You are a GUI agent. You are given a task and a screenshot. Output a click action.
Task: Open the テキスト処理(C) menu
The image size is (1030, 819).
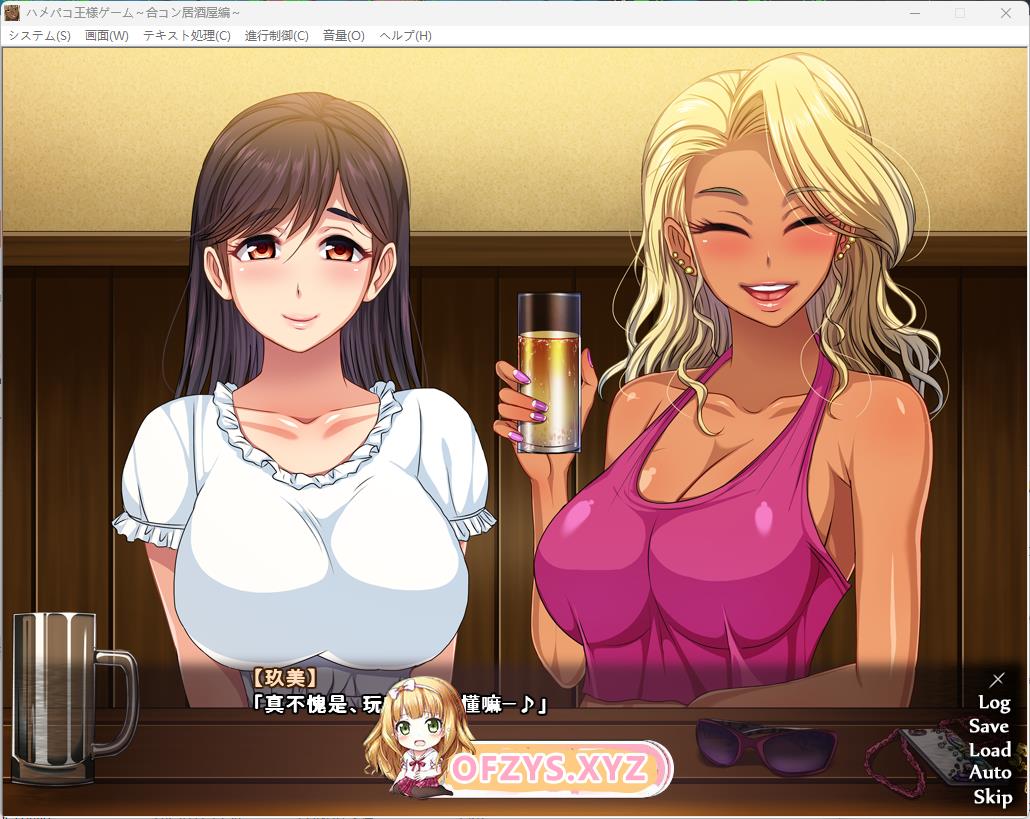click(186, 36)
